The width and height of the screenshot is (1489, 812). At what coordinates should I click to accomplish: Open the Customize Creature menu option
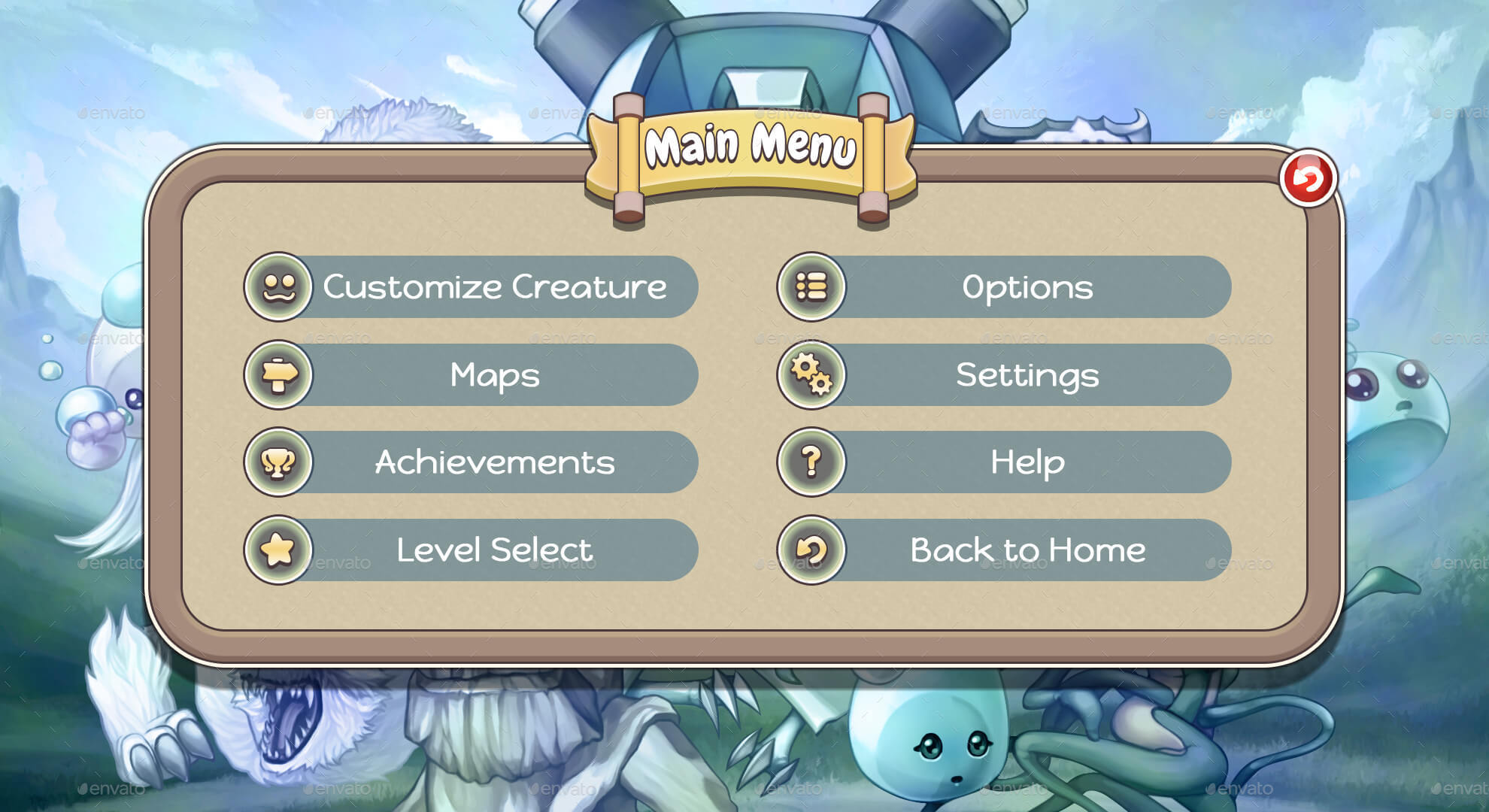point(496,286)
